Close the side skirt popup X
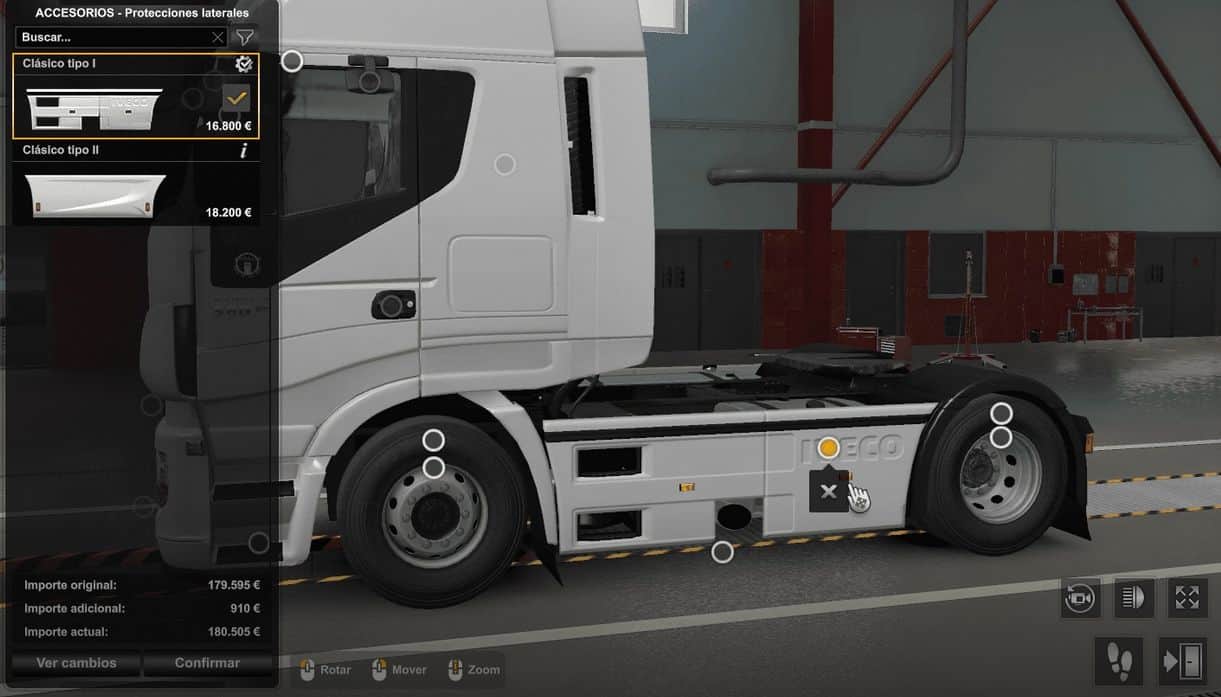Image resolution: width=1221 pixels, height=697 pixels. [828, 491]
